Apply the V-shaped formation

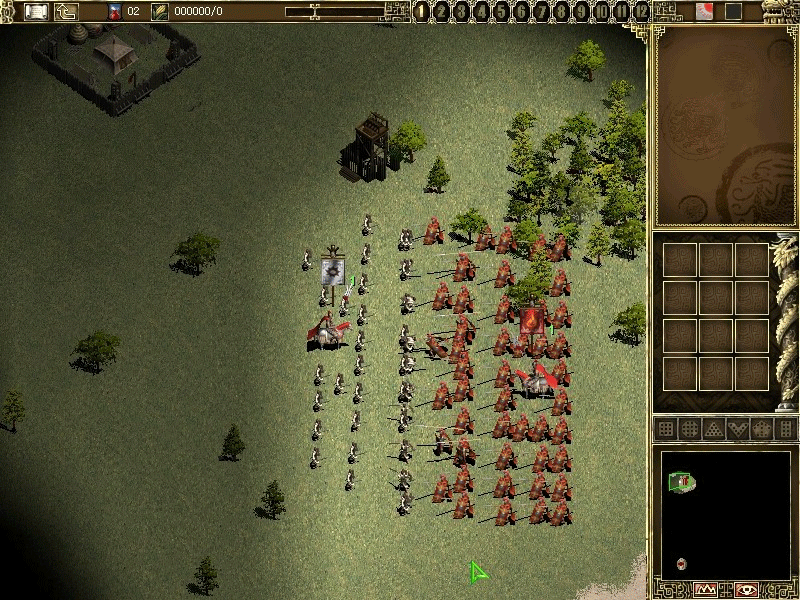coord(738,429)
